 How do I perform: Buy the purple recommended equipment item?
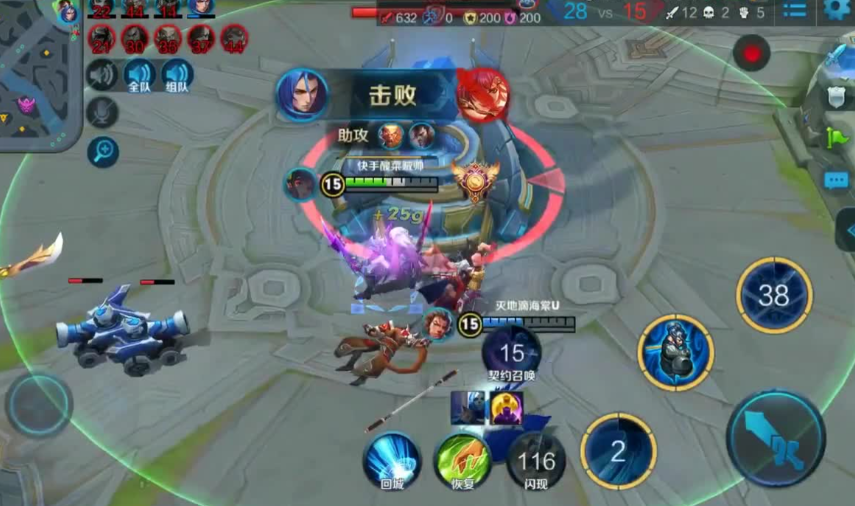point(506,407)
